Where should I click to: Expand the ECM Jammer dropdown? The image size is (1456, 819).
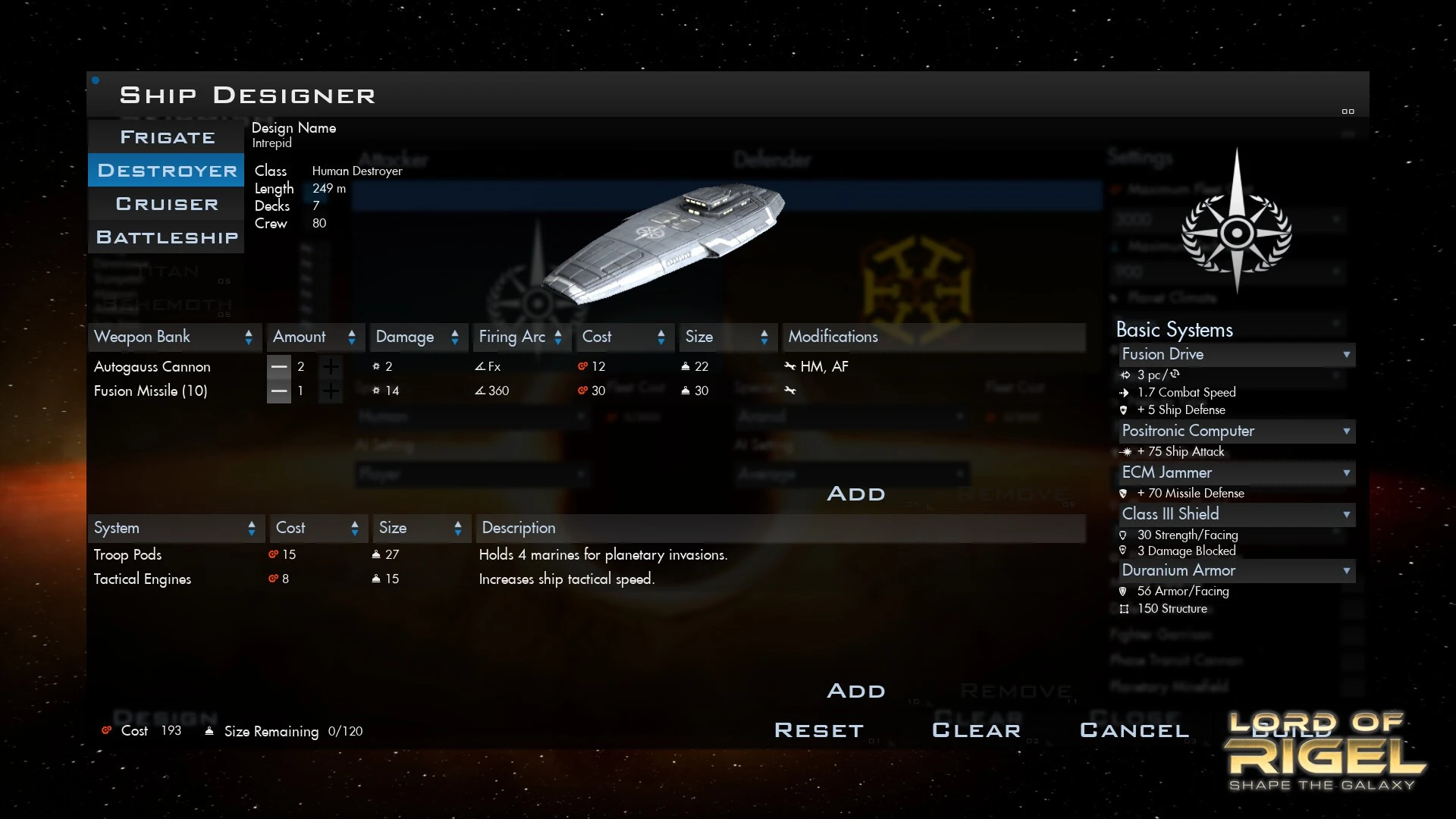click(x=1236, y=472)
